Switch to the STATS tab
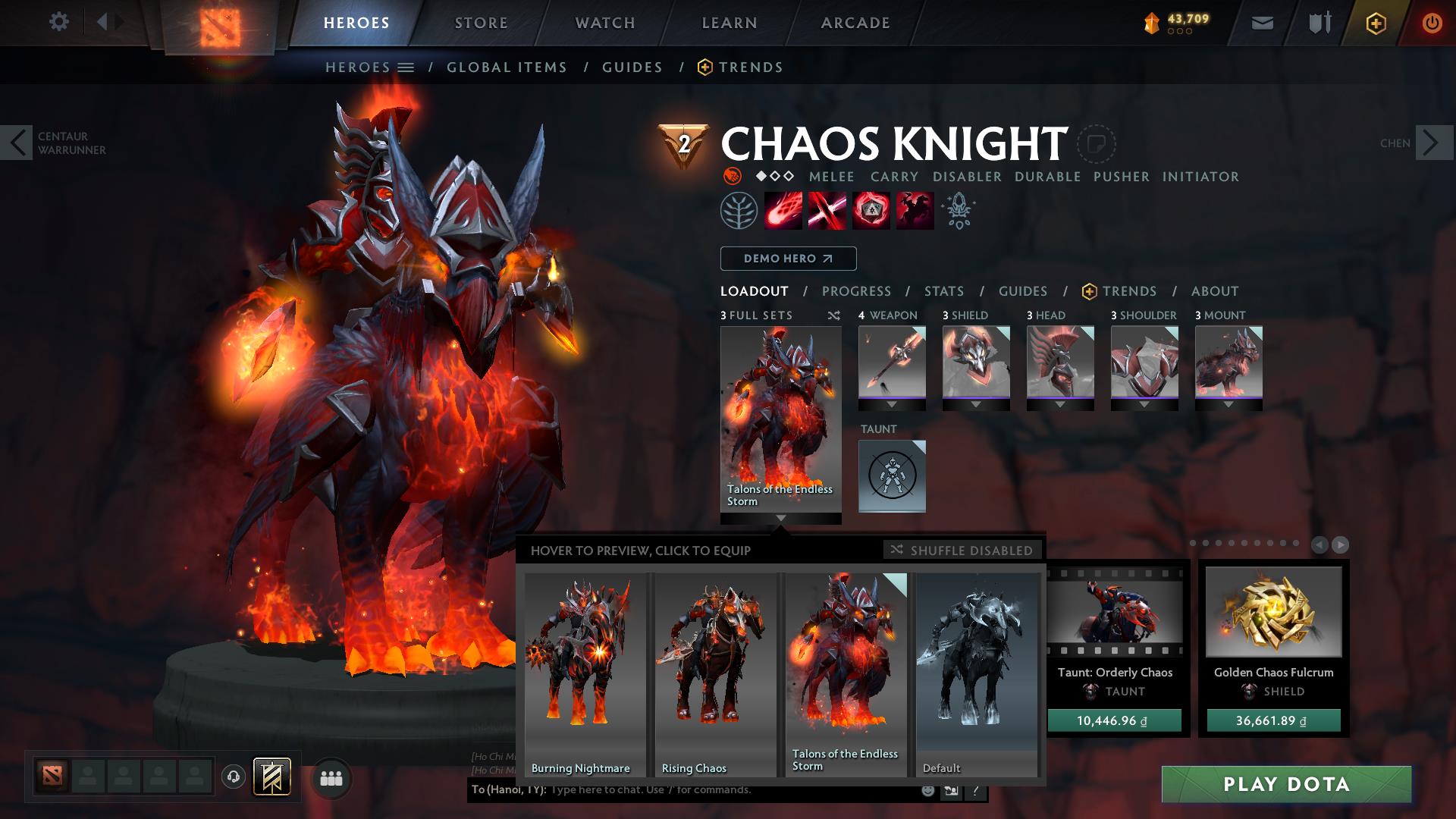 coord(943,291)
